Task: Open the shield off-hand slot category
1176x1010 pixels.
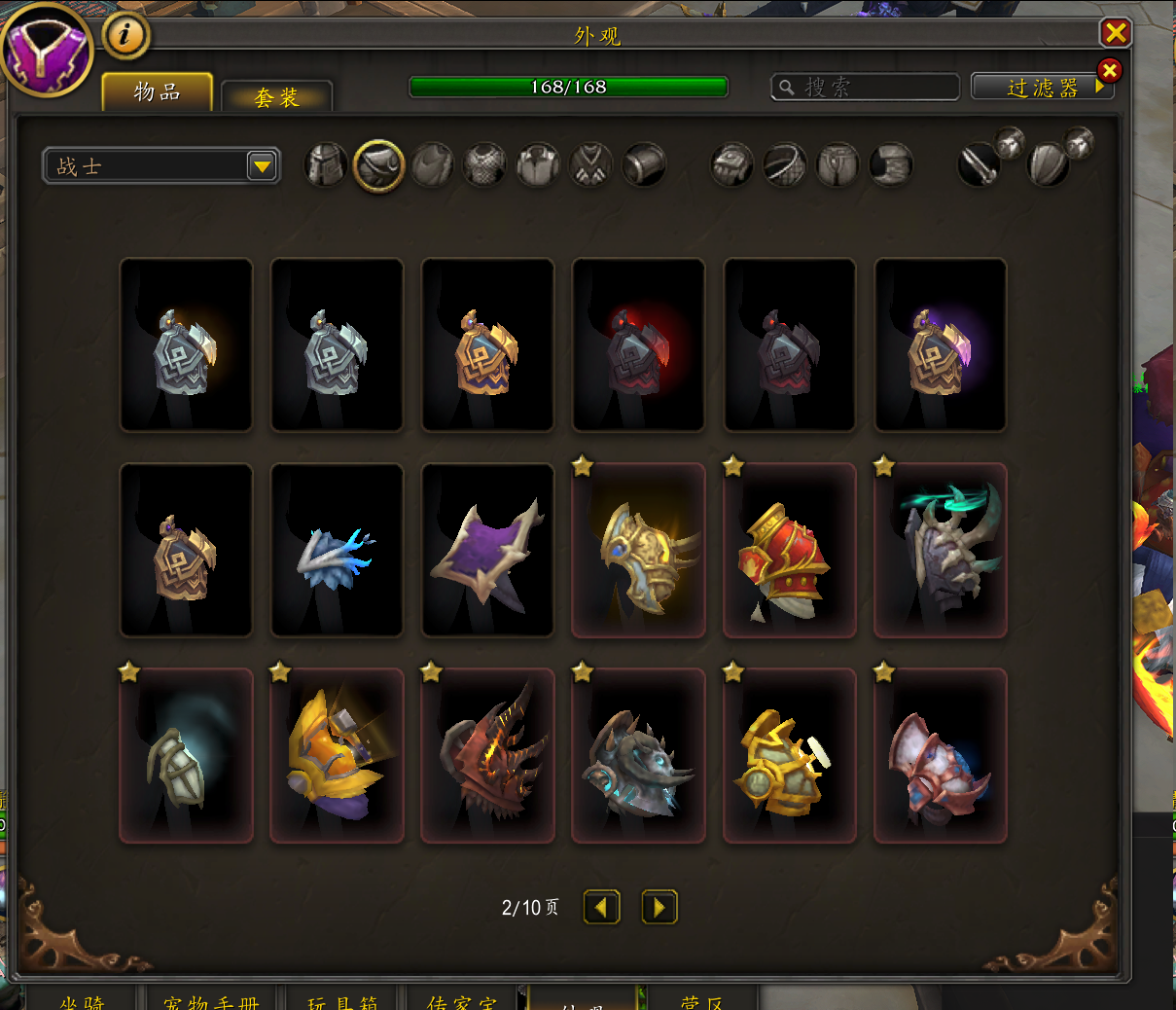Action: click(x=1048, y=164)
